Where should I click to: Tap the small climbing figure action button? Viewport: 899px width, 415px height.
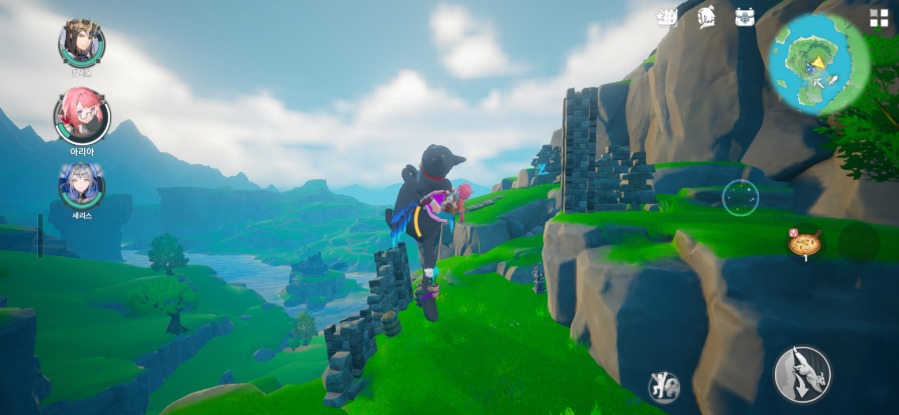[x=664, y=386]
